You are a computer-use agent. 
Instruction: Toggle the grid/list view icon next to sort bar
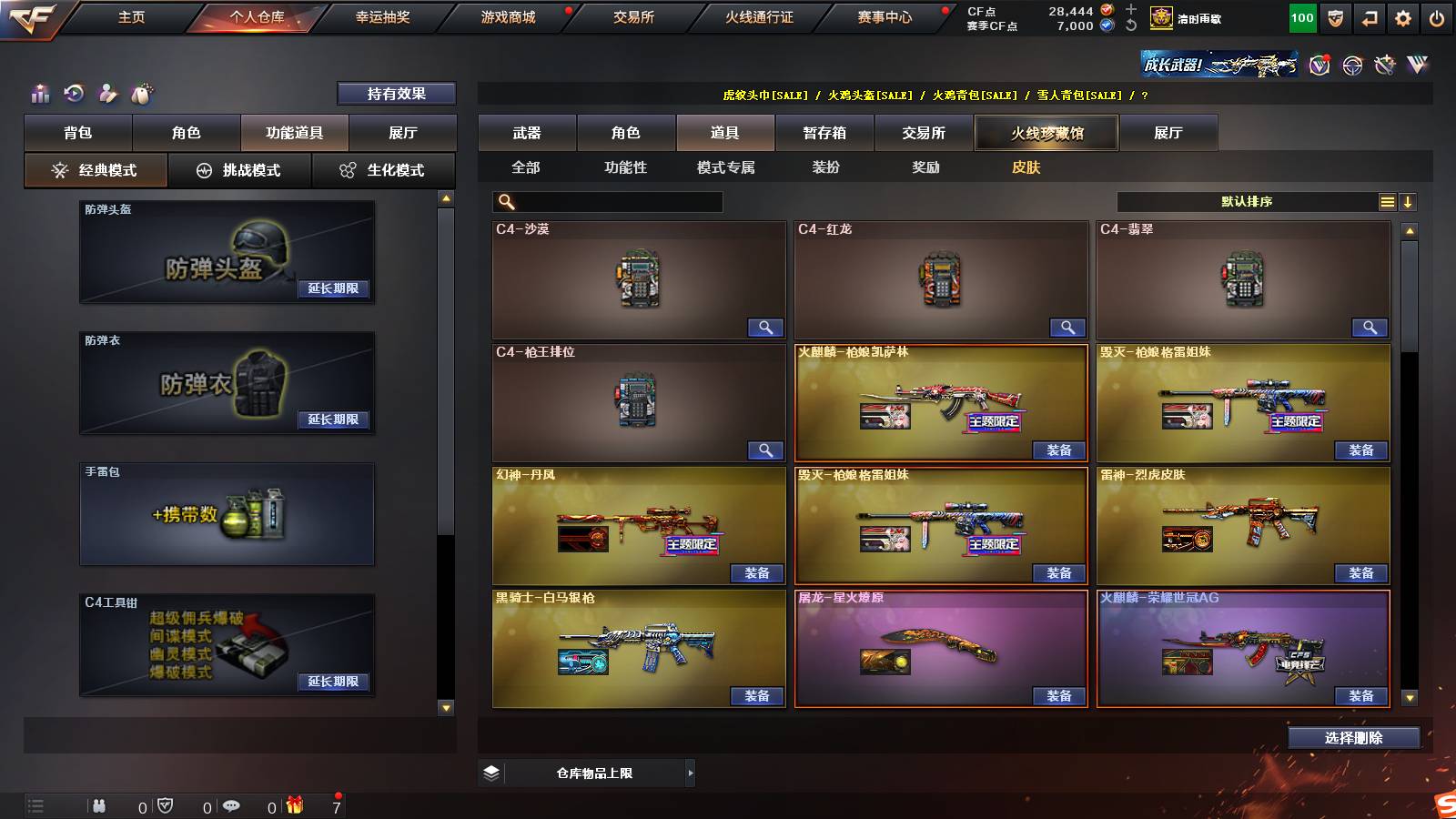click(1387, 201)
